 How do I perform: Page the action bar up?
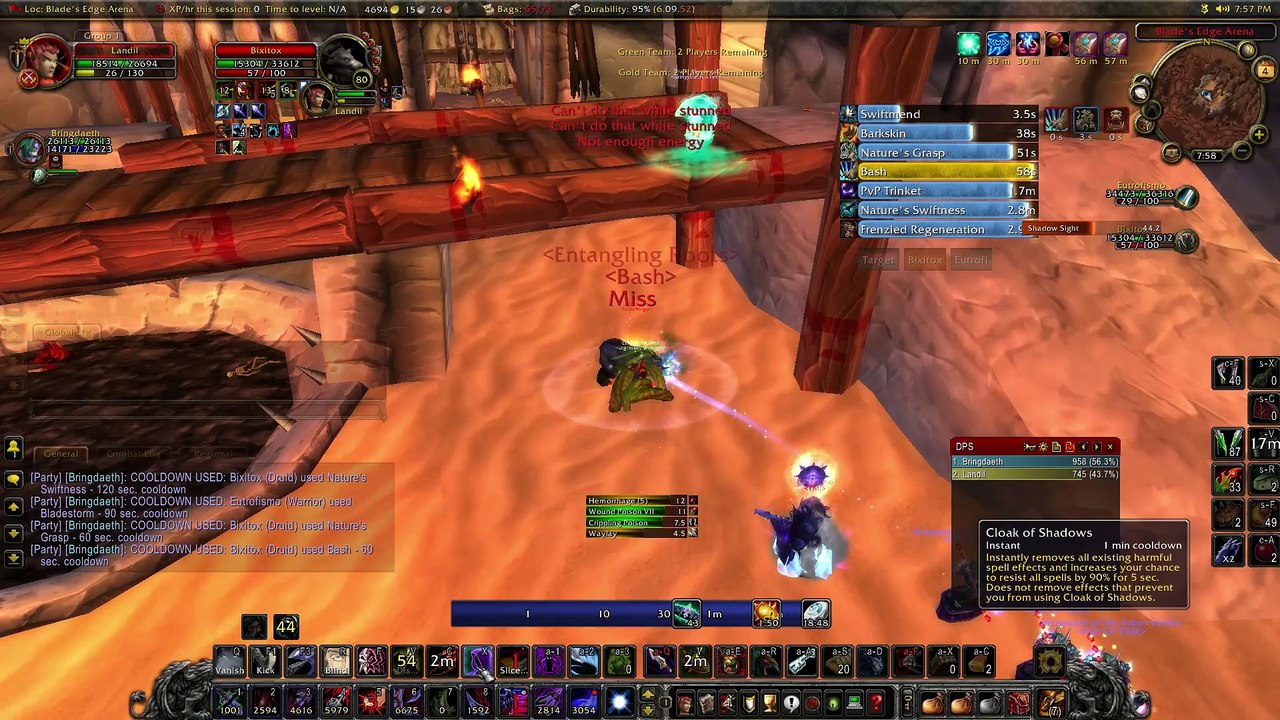(648, 694)
